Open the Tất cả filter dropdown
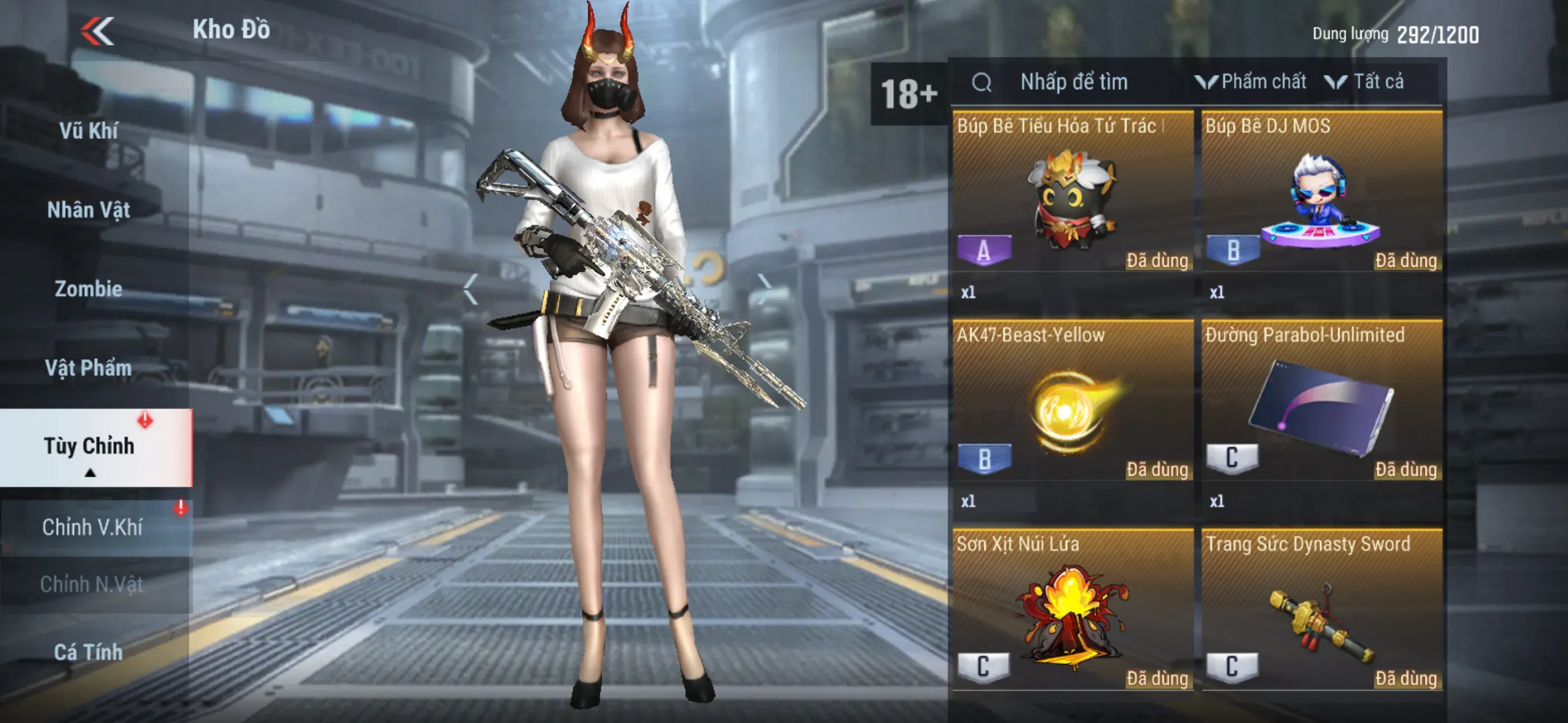This screenshot has height=723, width=1568. [1366, 82]
